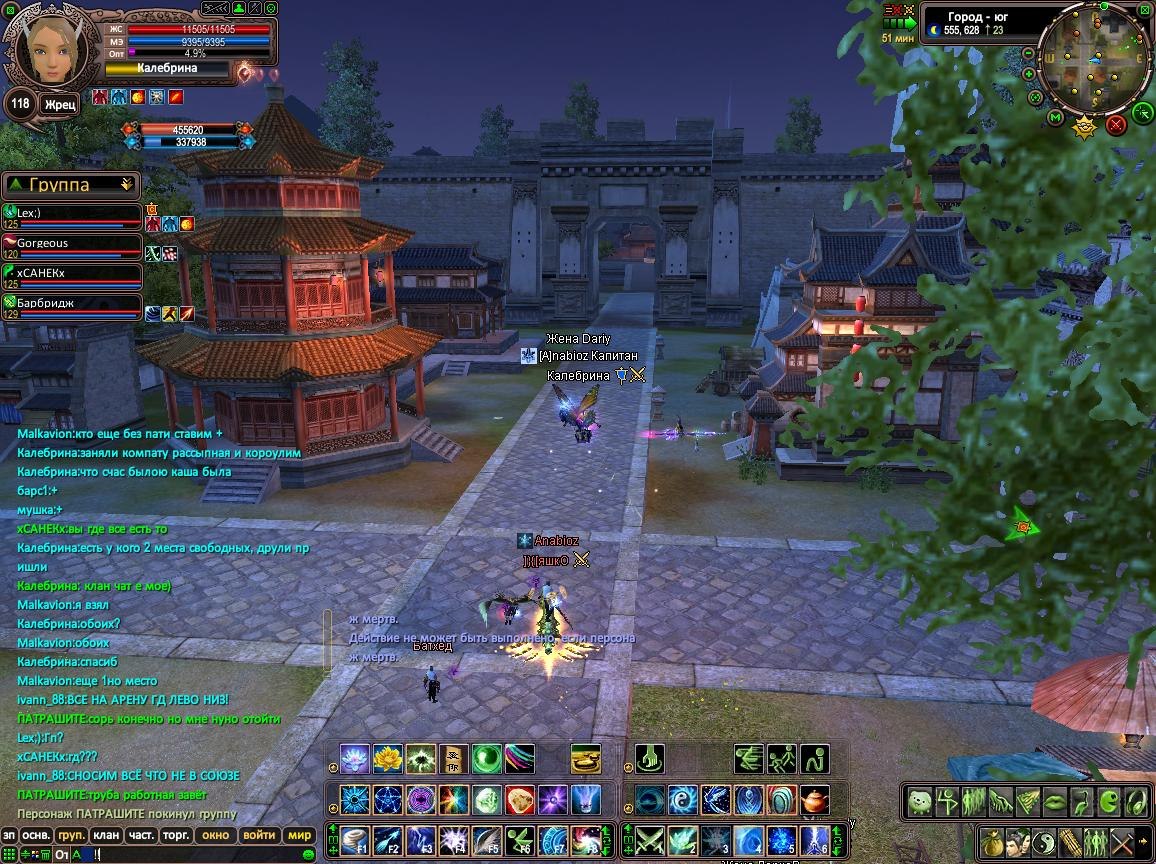
Task: Expand the Группа party dropdown
Action: [126, 184]
